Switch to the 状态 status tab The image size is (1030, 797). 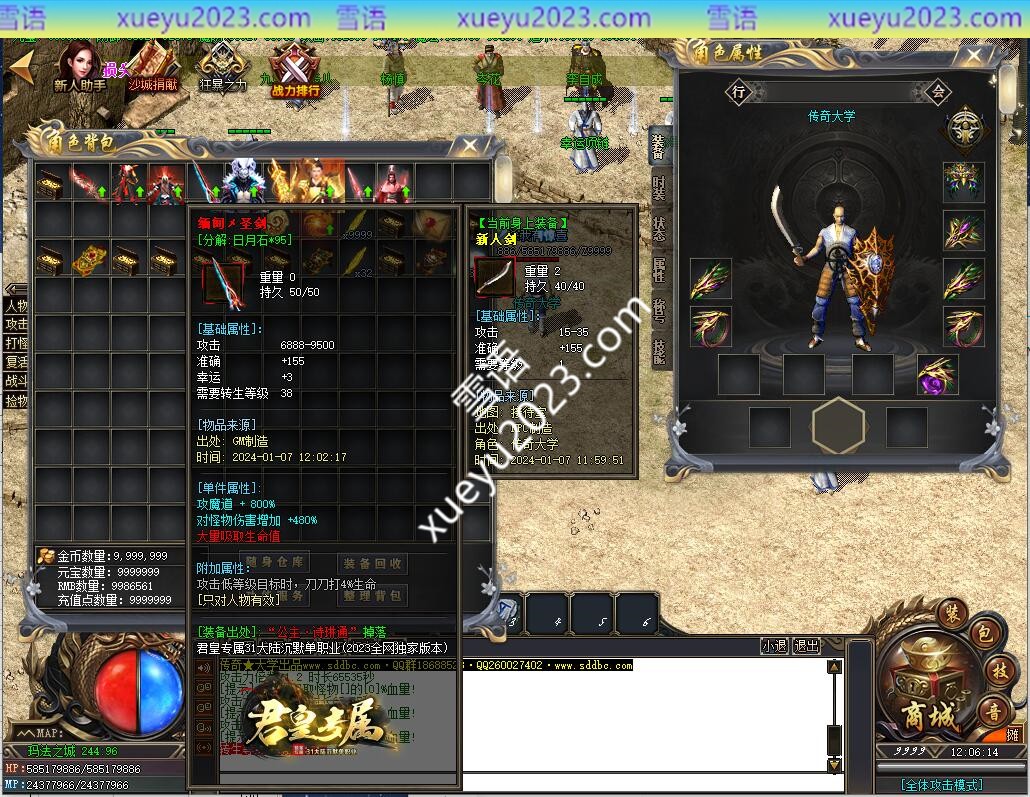pos(659,228)
